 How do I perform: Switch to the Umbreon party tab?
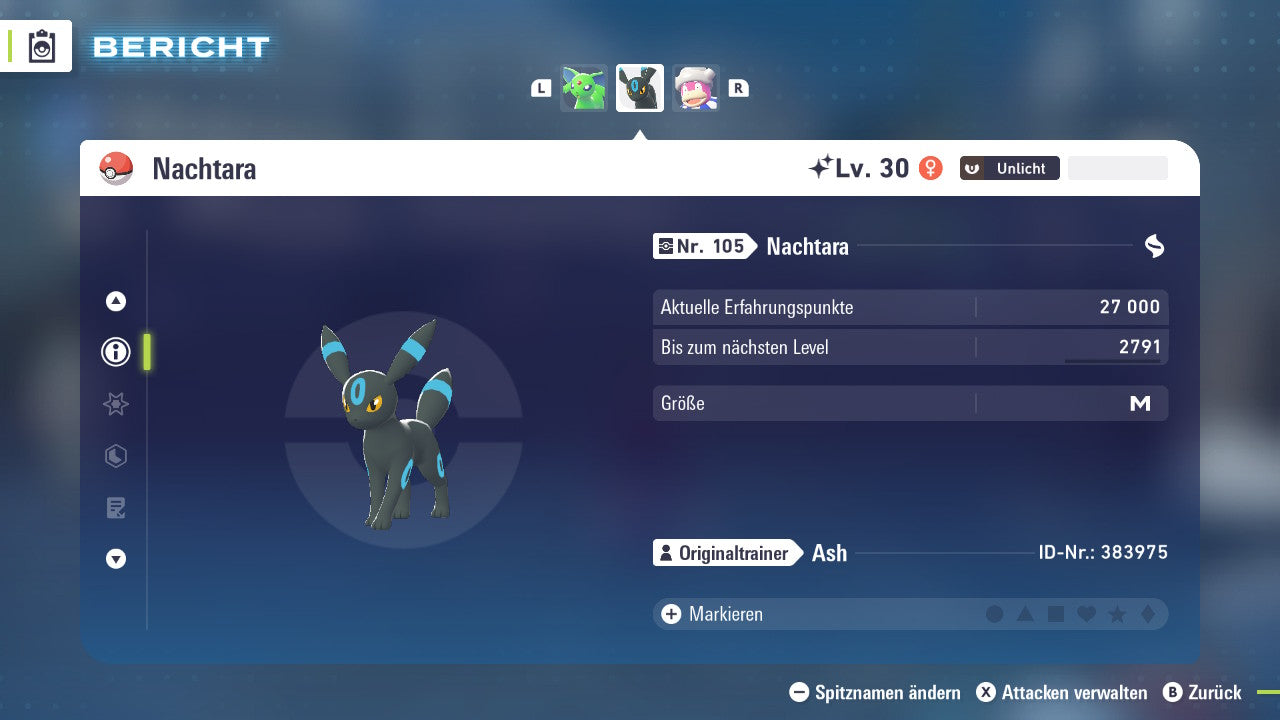pyautogui.click(x=639, y=88)
